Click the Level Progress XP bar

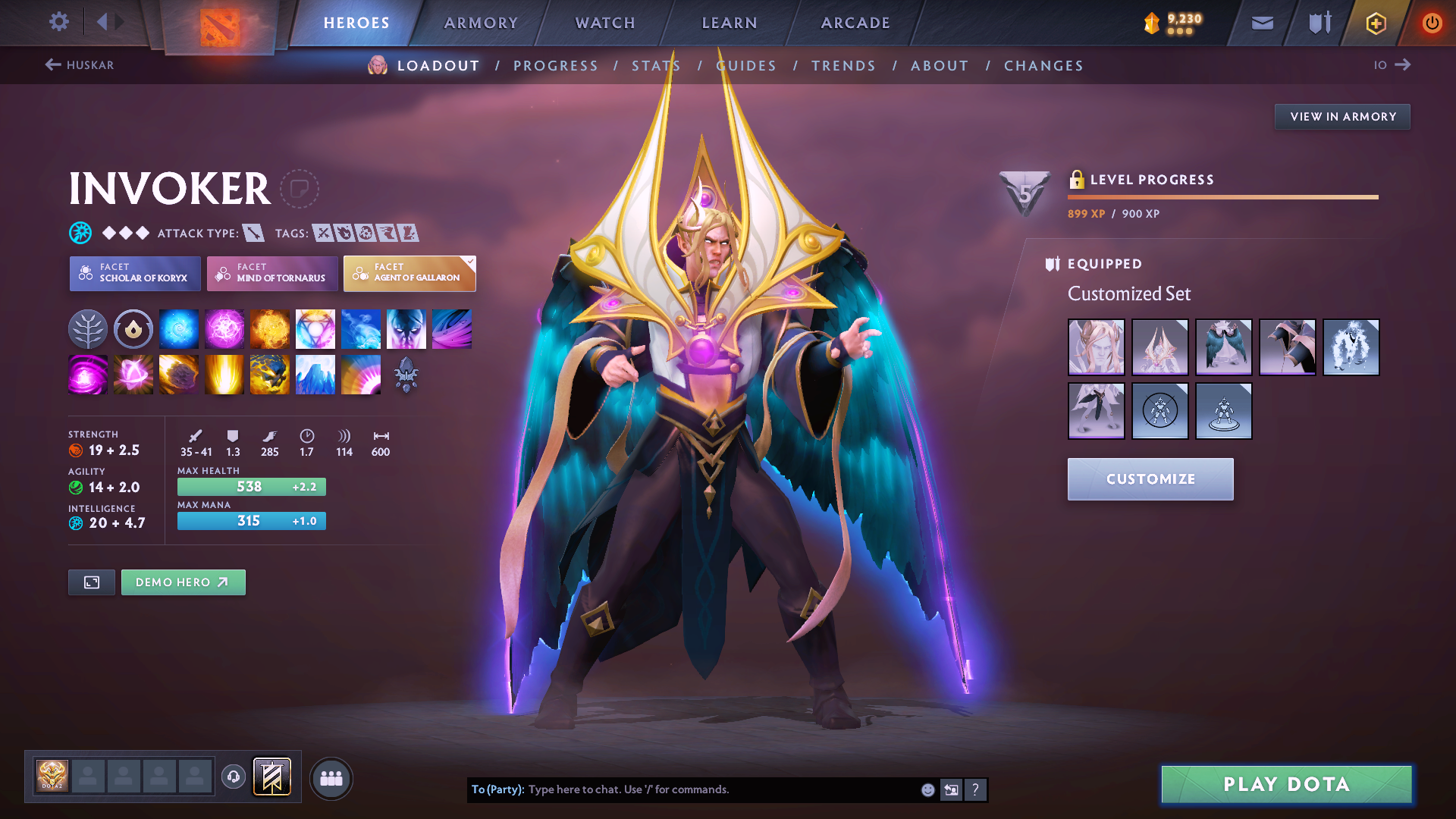pyautogui.click(x=1222, y=196)
